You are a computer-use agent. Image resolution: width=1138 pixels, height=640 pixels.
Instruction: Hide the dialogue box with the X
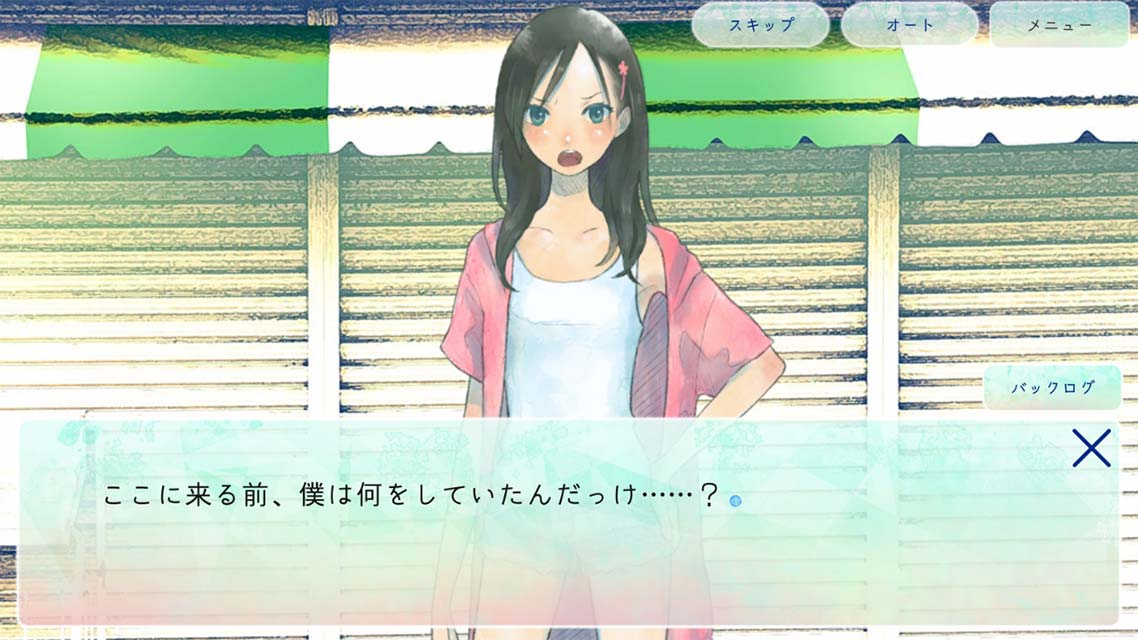[1091, 448]
